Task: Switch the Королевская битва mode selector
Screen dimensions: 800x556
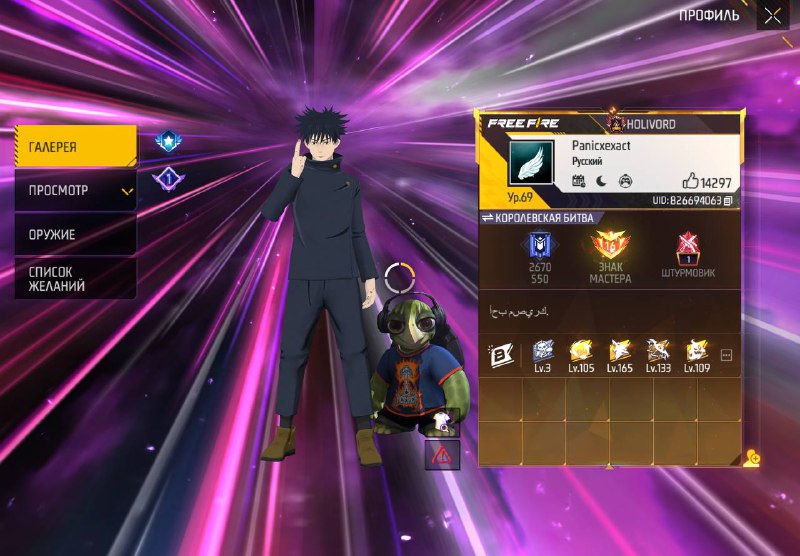Action: 538,218
